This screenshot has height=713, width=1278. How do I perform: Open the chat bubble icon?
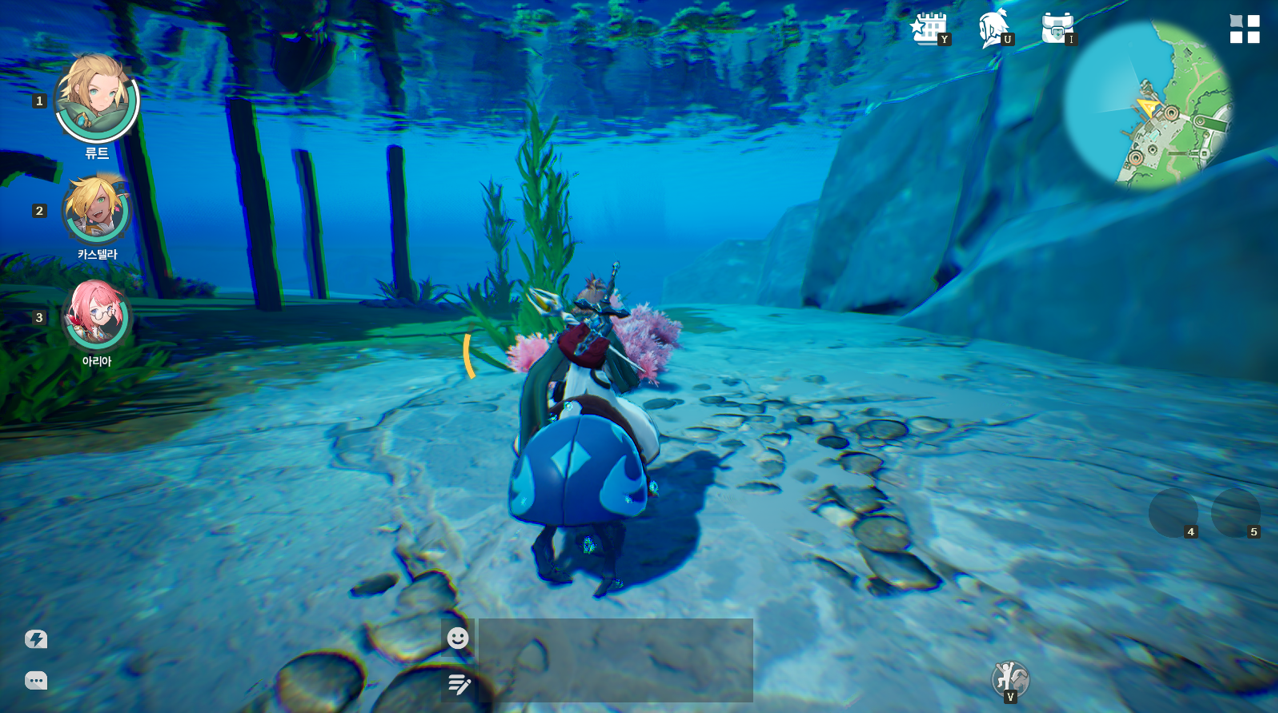36,681
